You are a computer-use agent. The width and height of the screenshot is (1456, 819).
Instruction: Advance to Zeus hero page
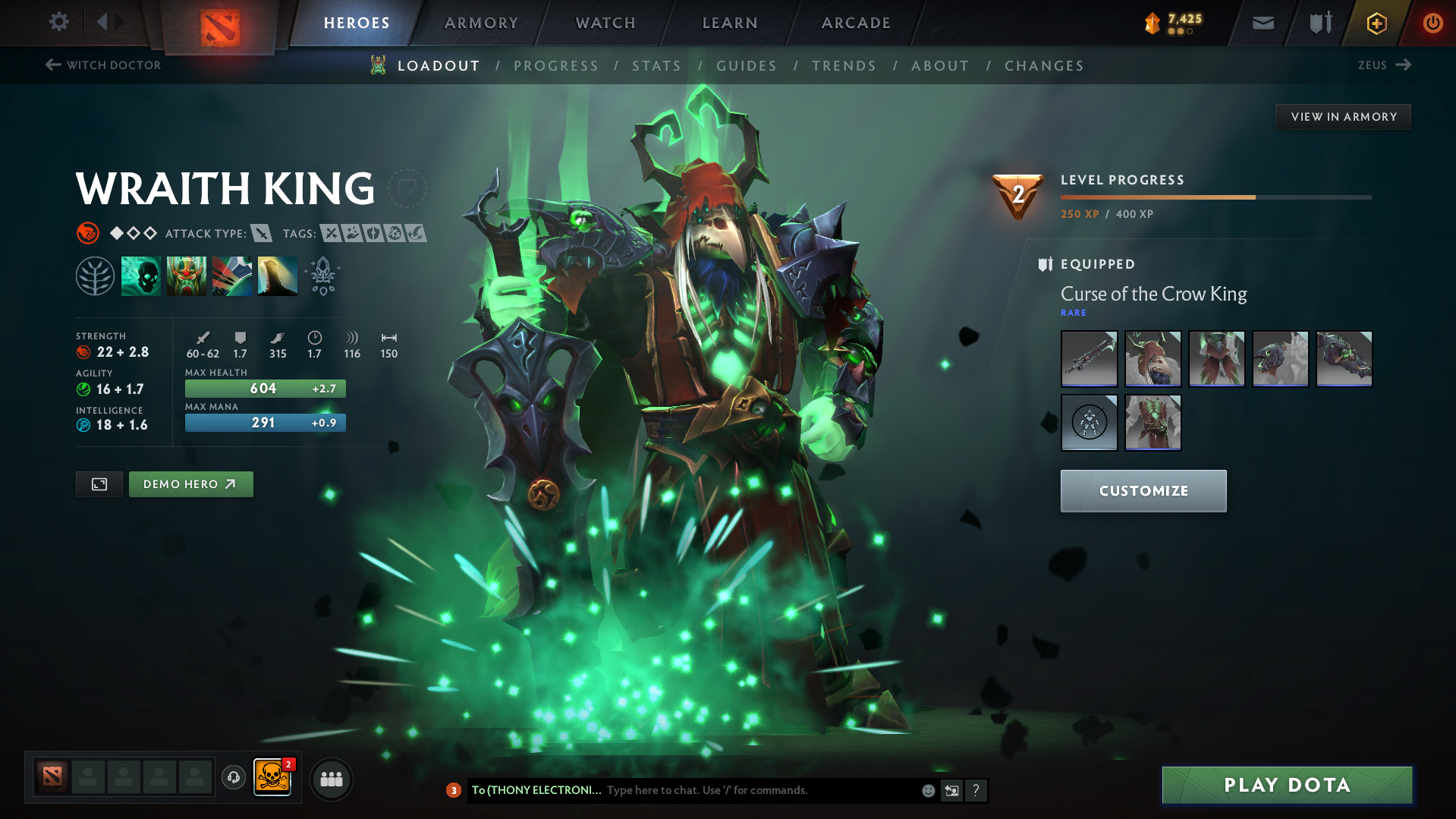[x=1384, y=65]
